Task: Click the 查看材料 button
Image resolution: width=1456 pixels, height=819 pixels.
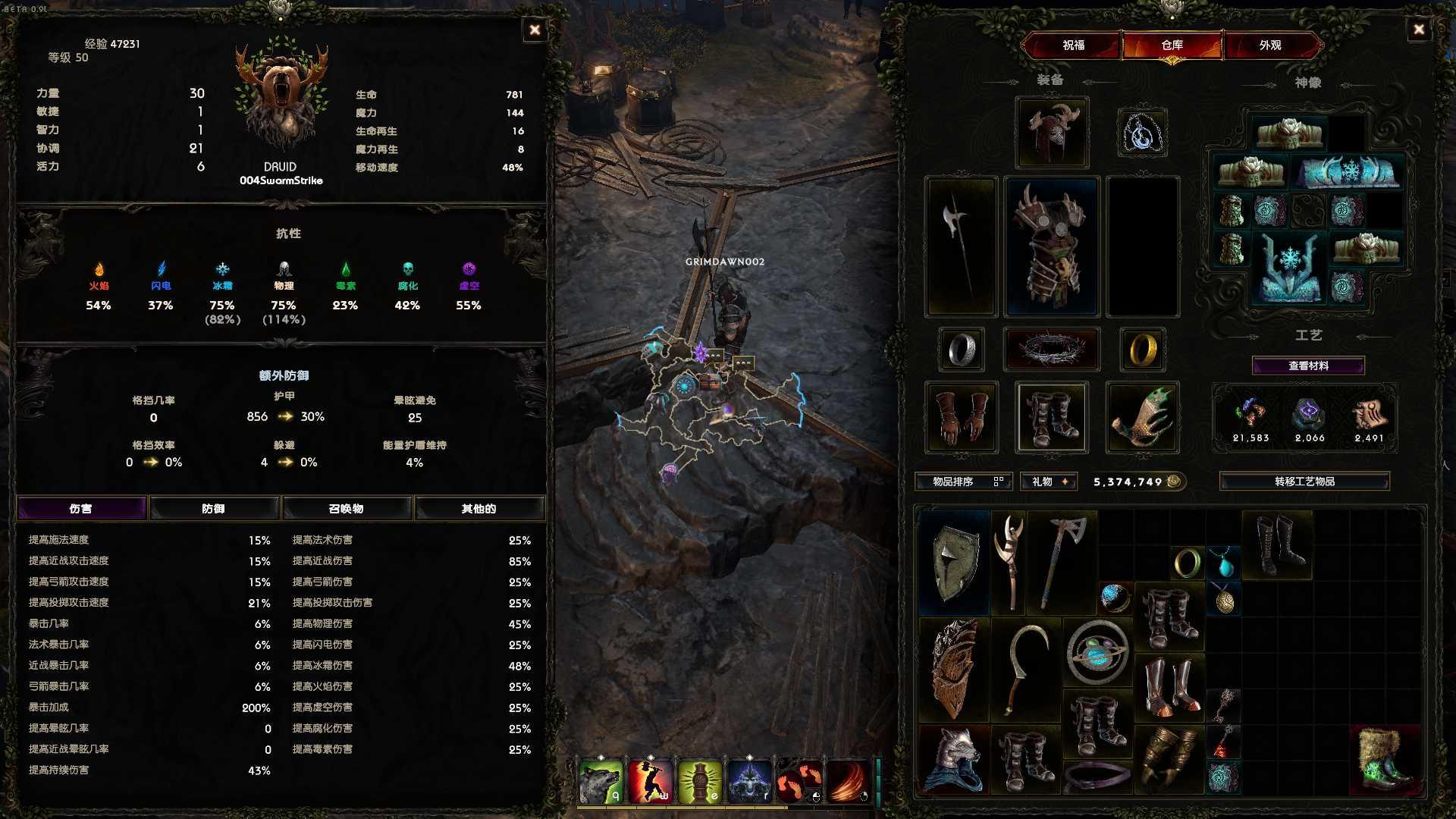Action: click(x=1308, y=366)
